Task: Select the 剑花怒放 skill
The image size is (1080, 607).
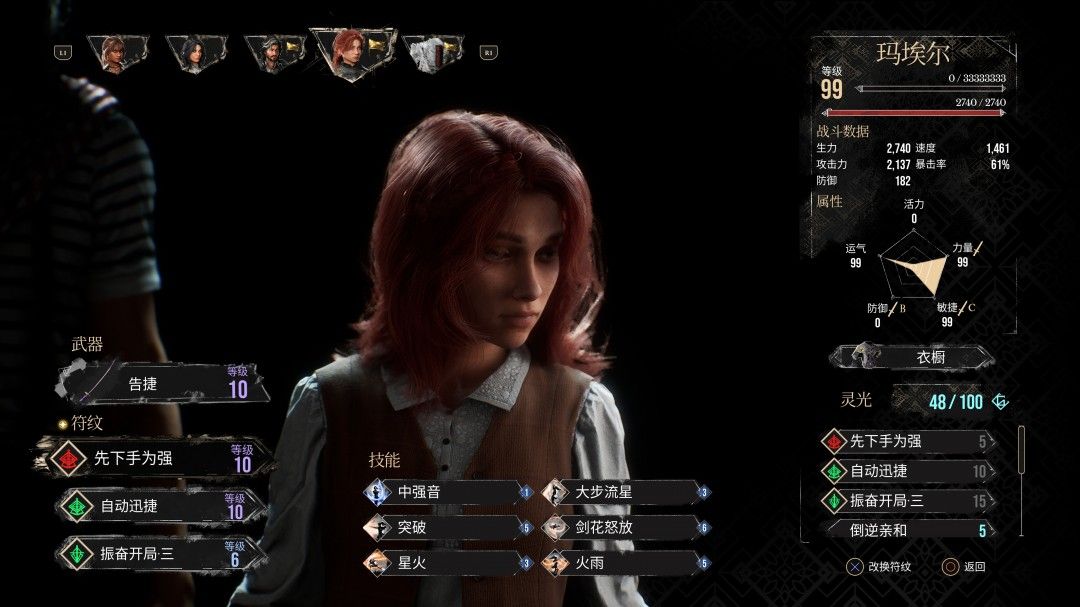Action: pos(625,527)
